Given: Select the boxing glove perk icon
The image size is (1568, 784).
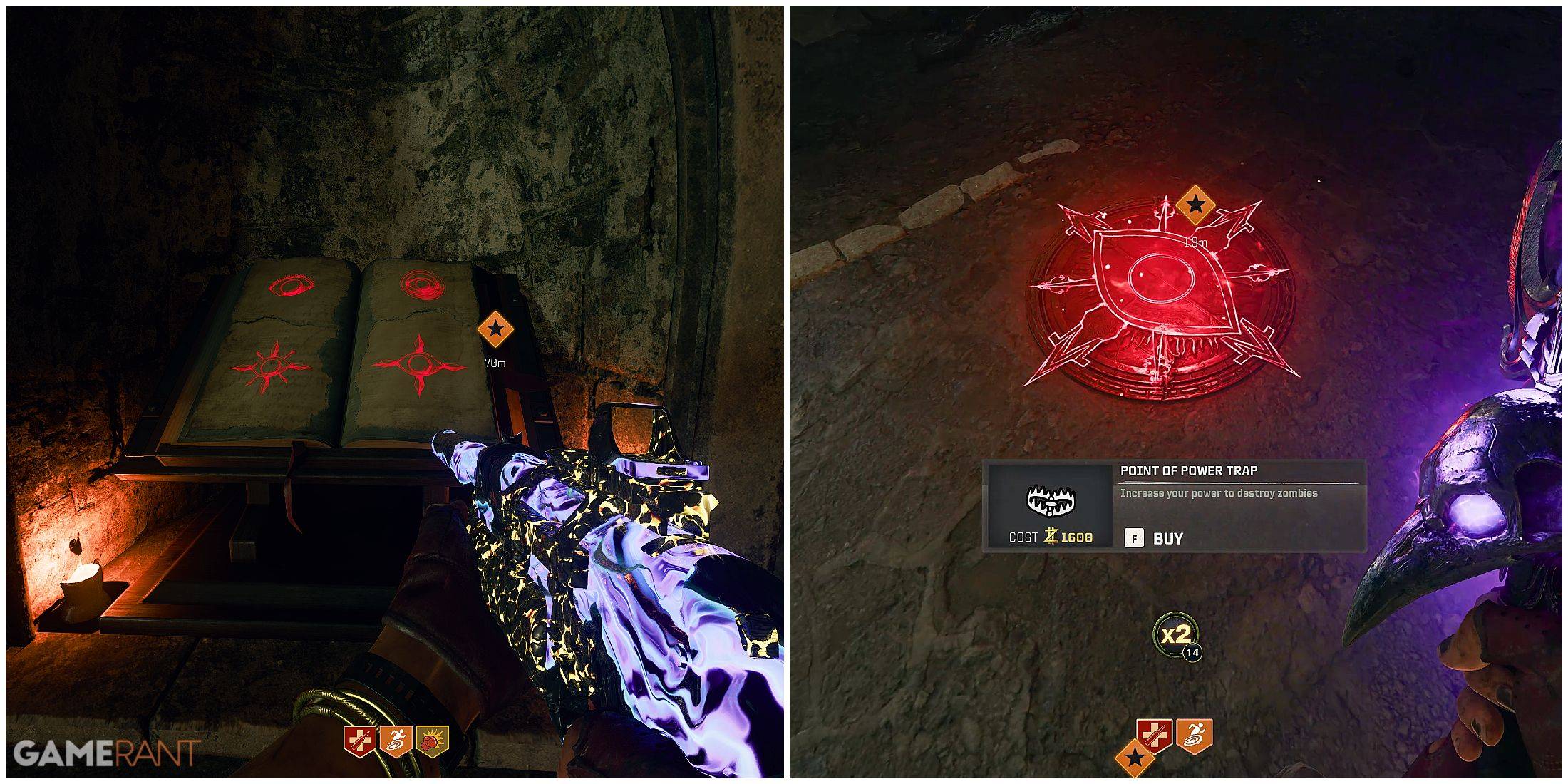Looking at the screenshot, I should point(433,742).
